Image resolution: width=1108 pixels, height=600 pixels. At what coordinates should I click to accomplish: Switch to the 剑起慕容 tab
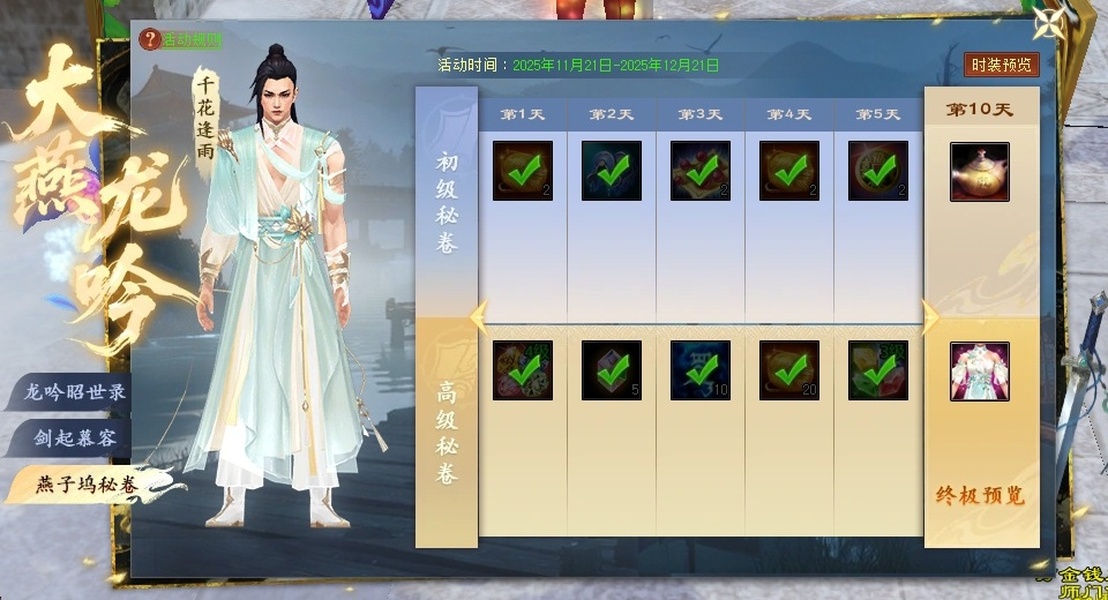point(76,438)
